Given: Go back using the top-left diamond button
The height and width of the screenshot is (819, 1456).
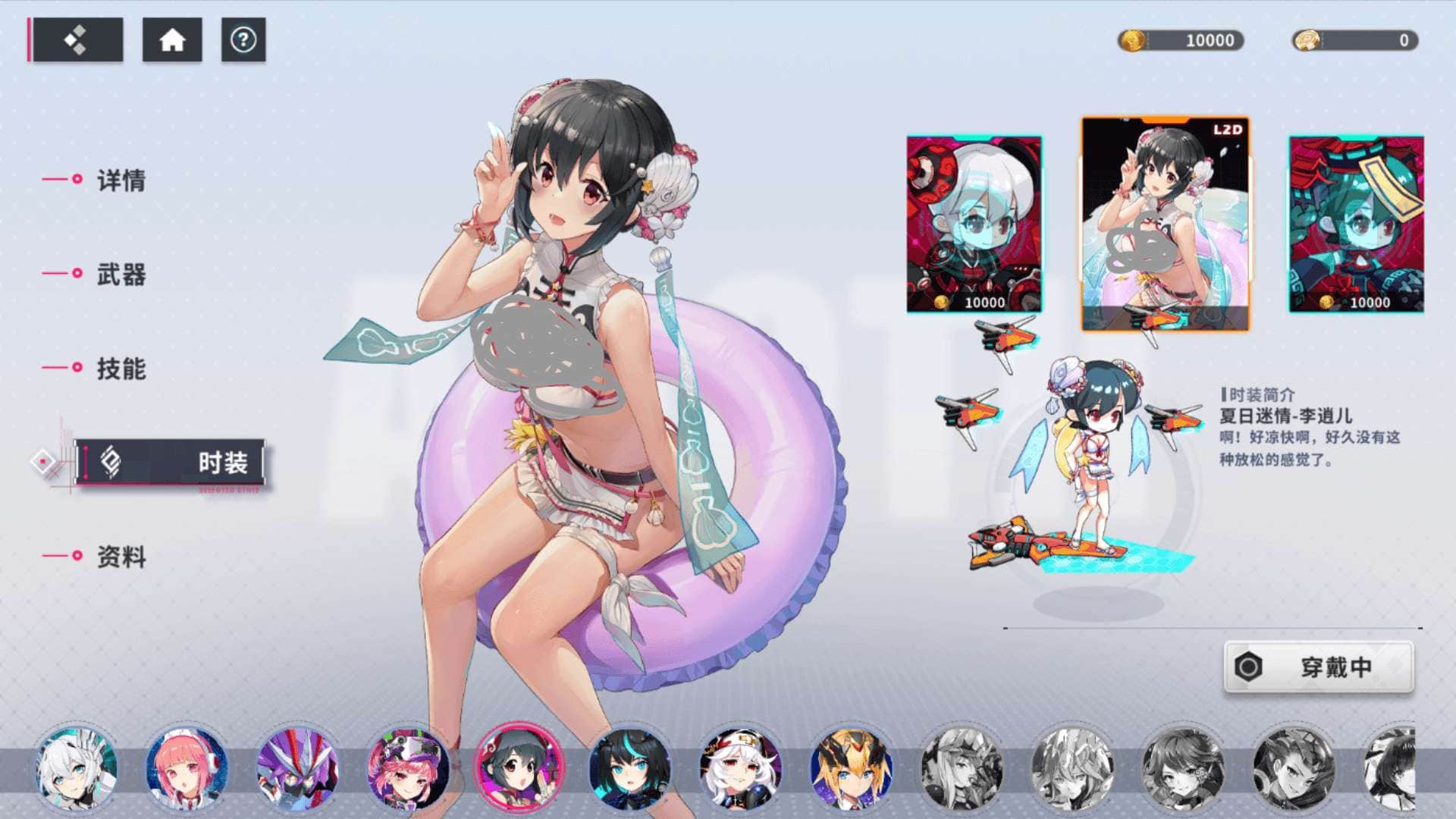Looking at the screenshot, I should (x=76, y=40).
